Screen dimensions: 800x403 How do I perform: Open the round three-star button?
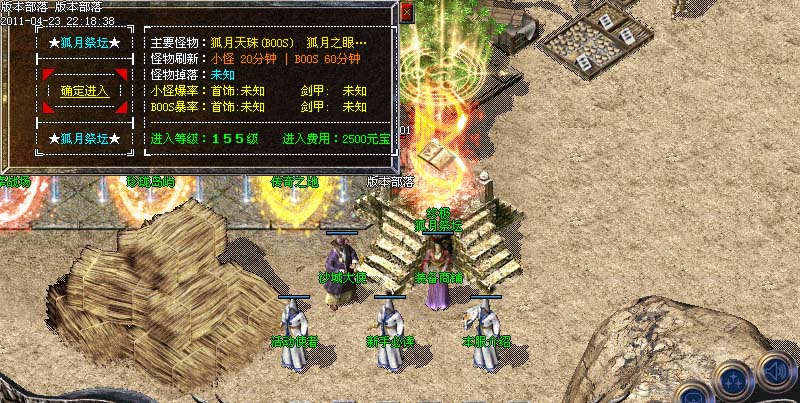click(x=733, y=382)
